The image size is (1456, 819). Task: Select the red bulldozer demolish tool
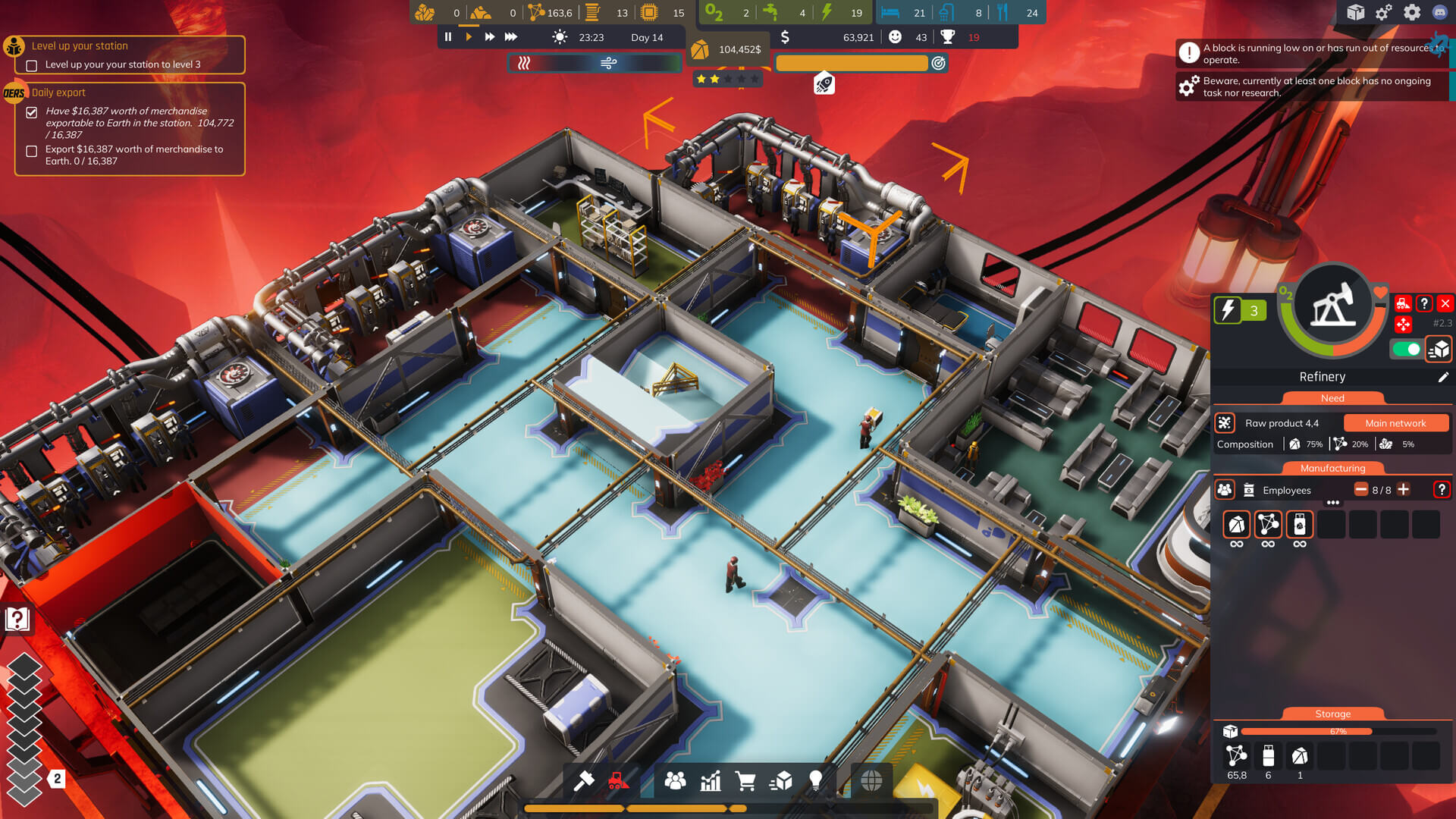click(x=618, y=781)
